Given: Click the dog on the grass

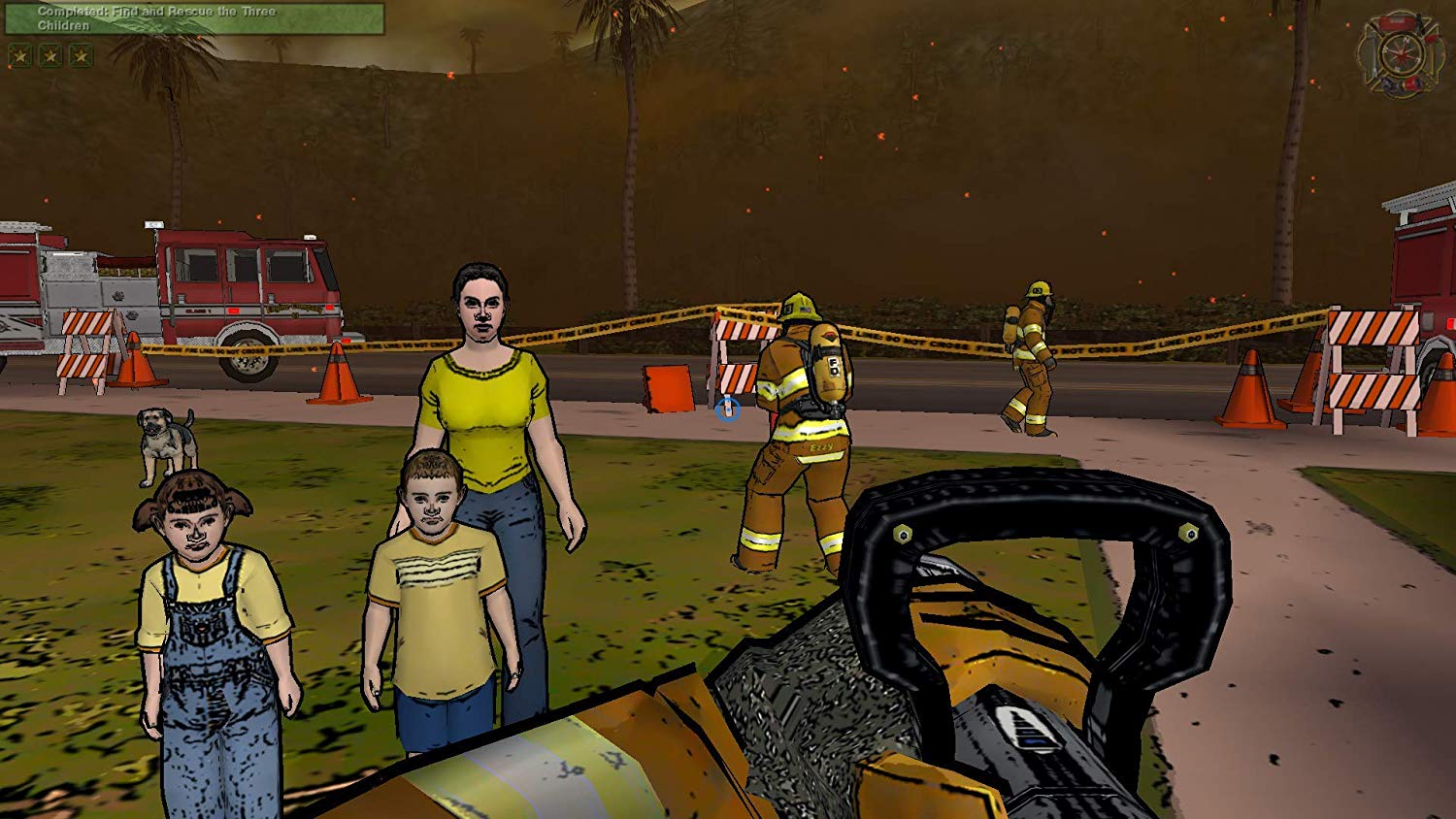Looking at the screenshot, I should (165, 442).
